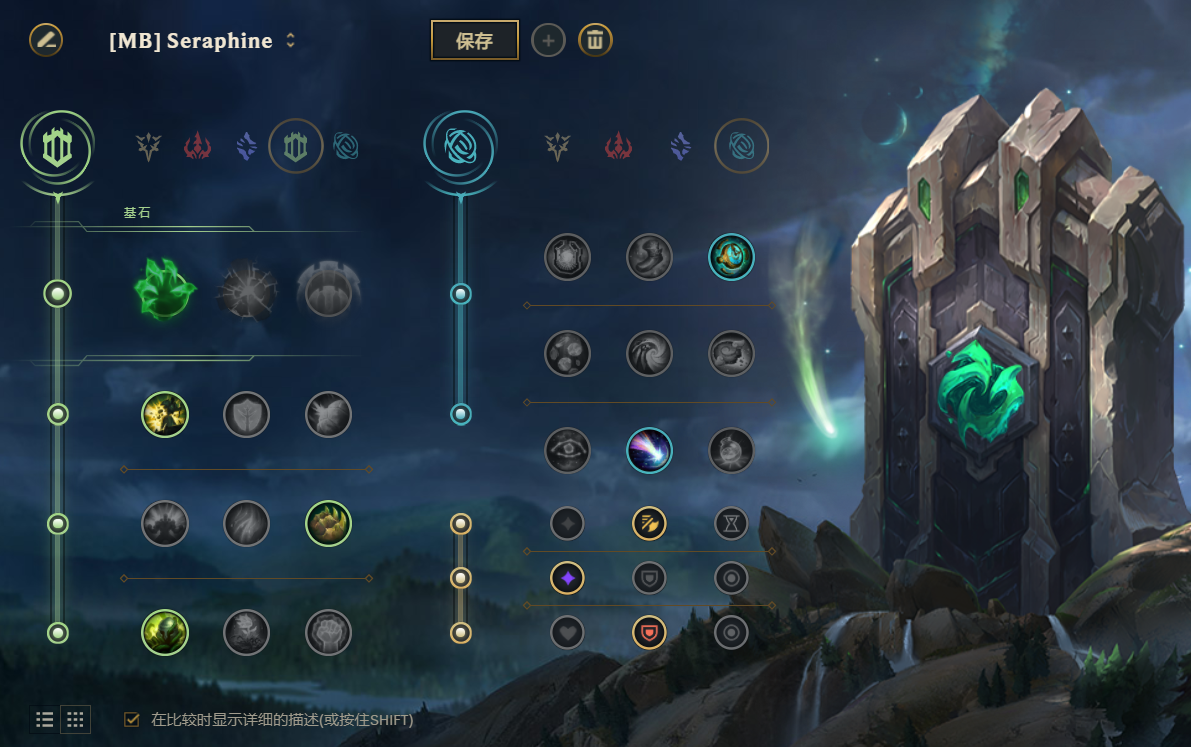Add a new rune page with plus button
This screenshot has width=1191, height=747.
coord(548,41)
